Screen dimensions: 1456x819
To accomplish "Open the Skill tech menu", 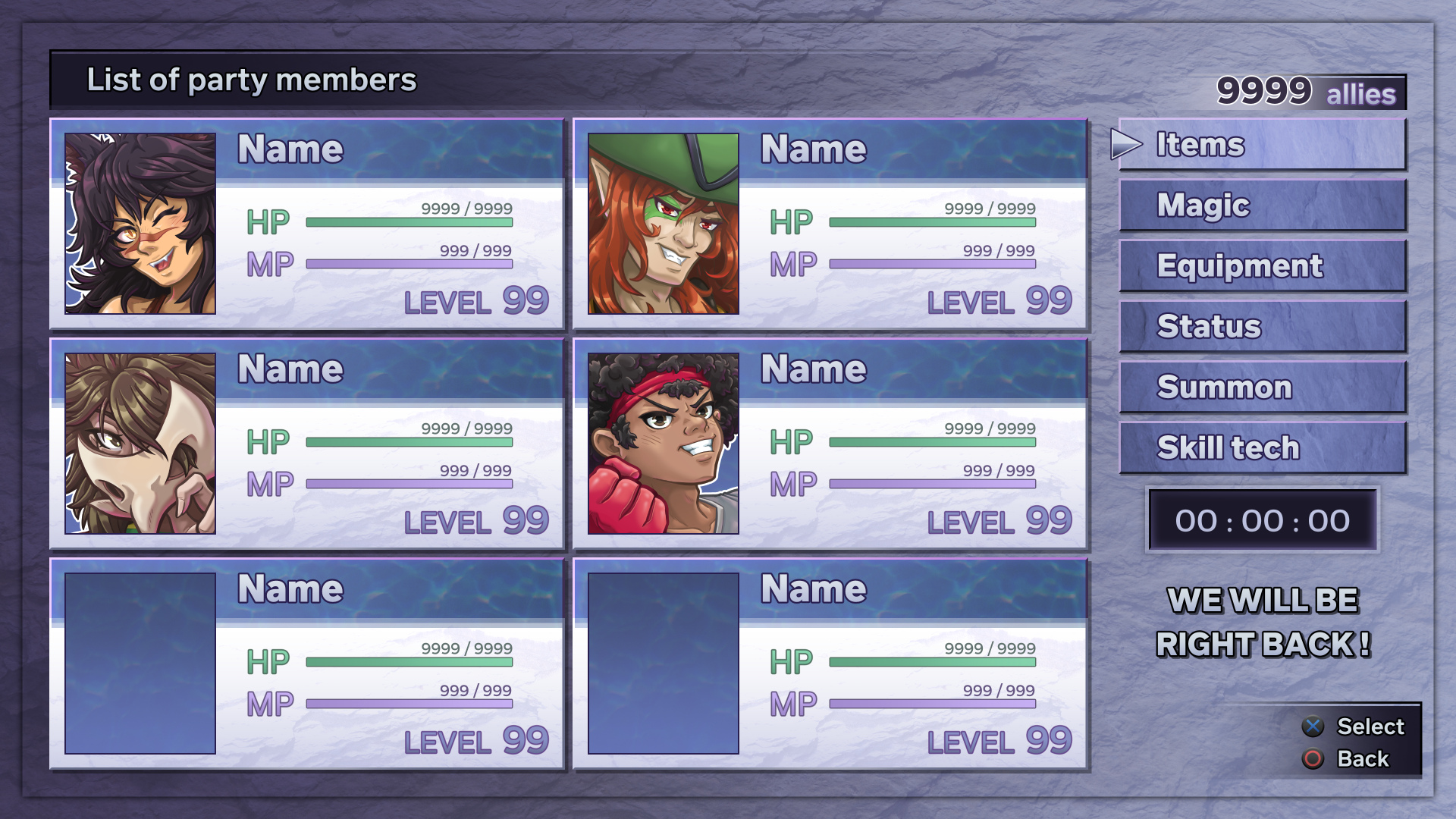I will 1262,447.
